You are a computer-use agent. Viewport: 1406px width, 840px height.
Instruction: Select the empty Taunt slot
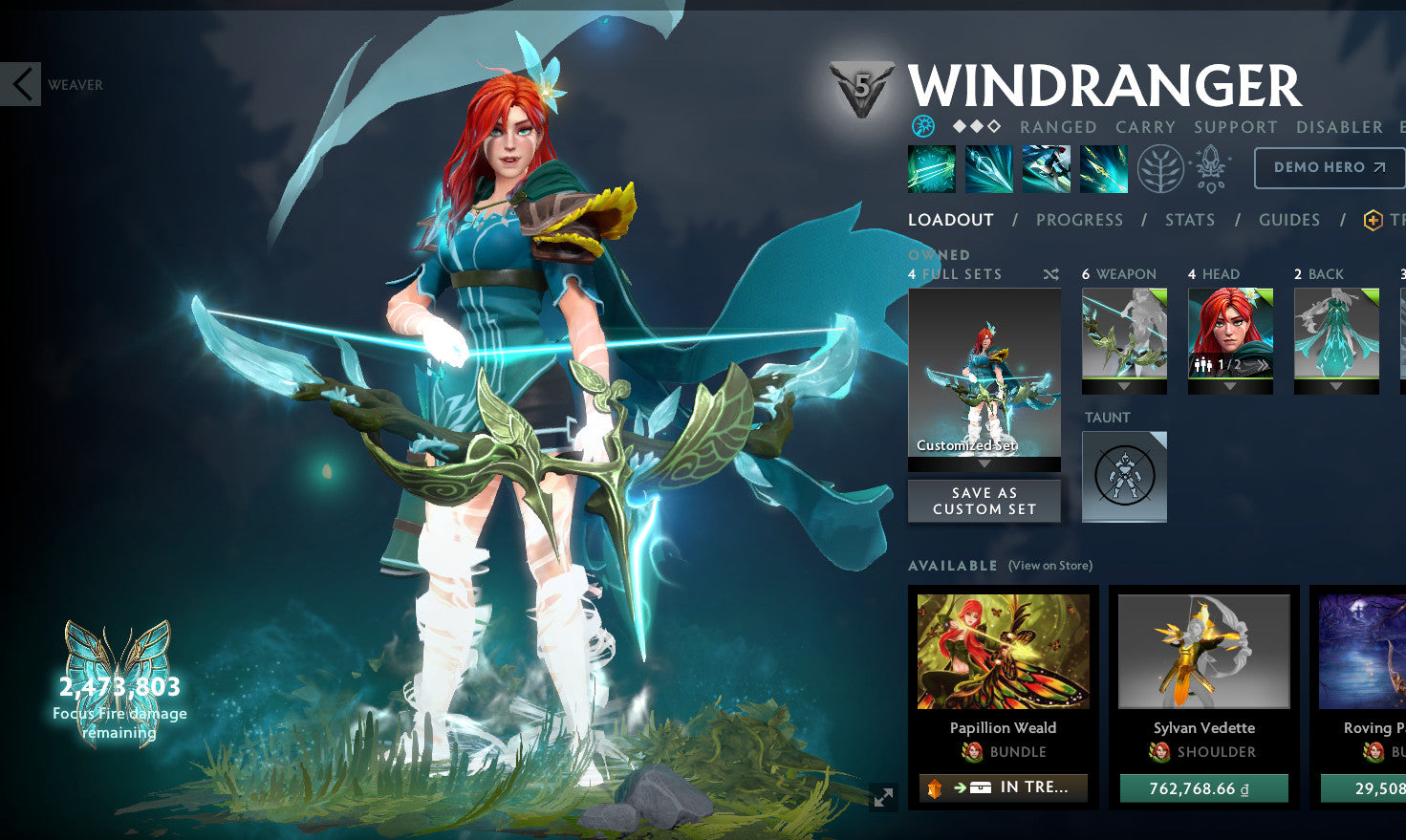click(1124, 476)
